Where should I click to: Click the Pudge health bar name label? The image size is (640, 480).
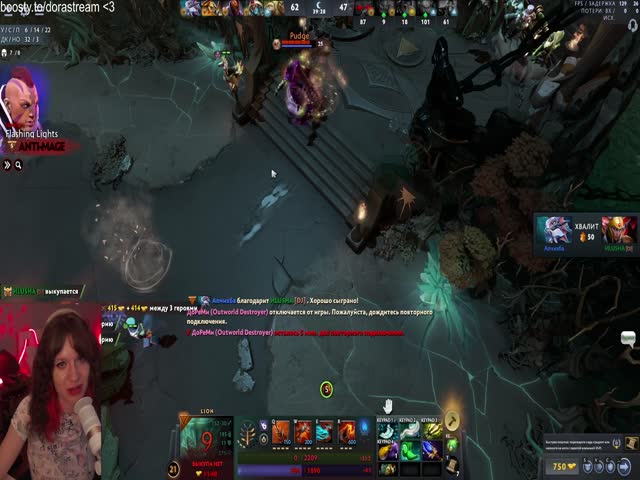(x=299, y=36)
